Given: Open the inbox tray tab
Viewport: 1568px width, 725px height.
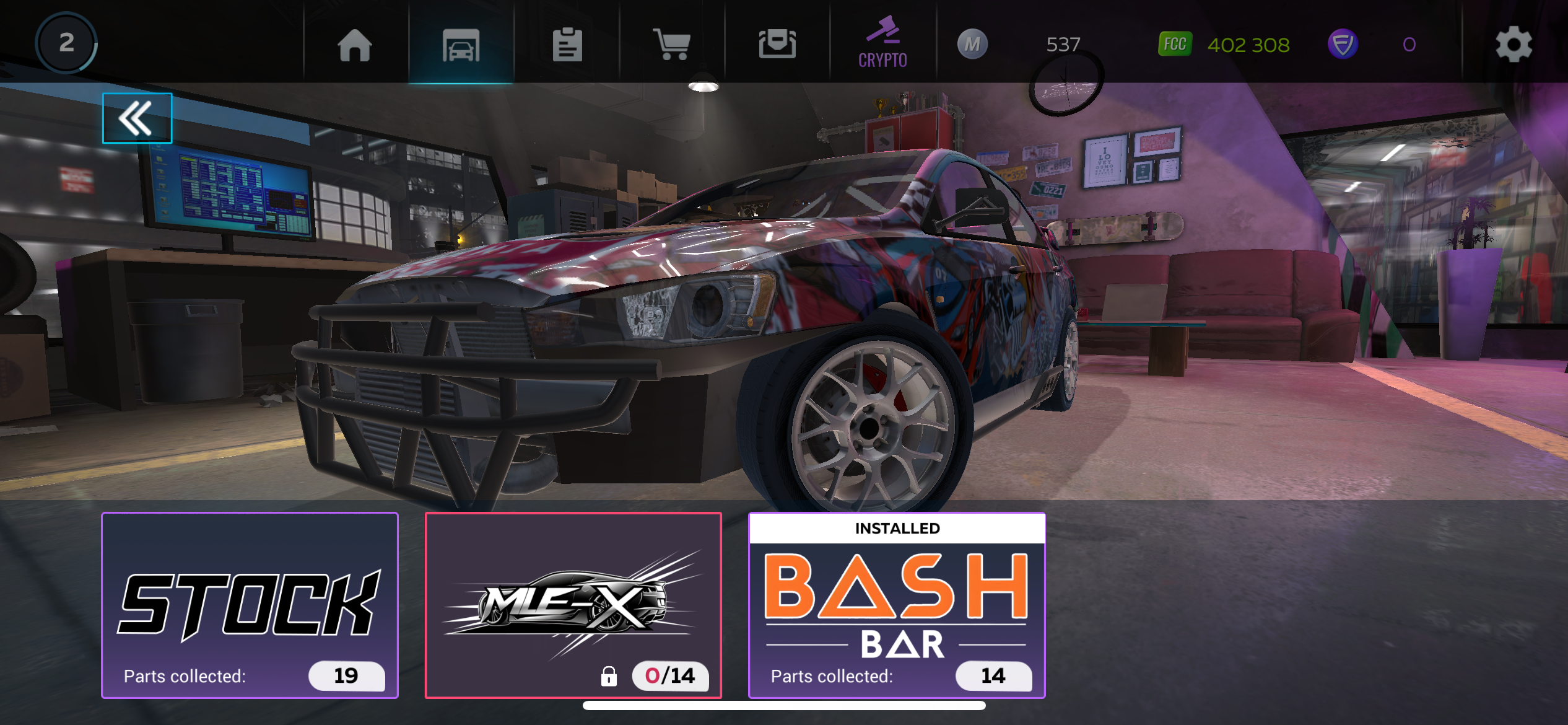Looking at the screenshot, I should click(777, 45).
